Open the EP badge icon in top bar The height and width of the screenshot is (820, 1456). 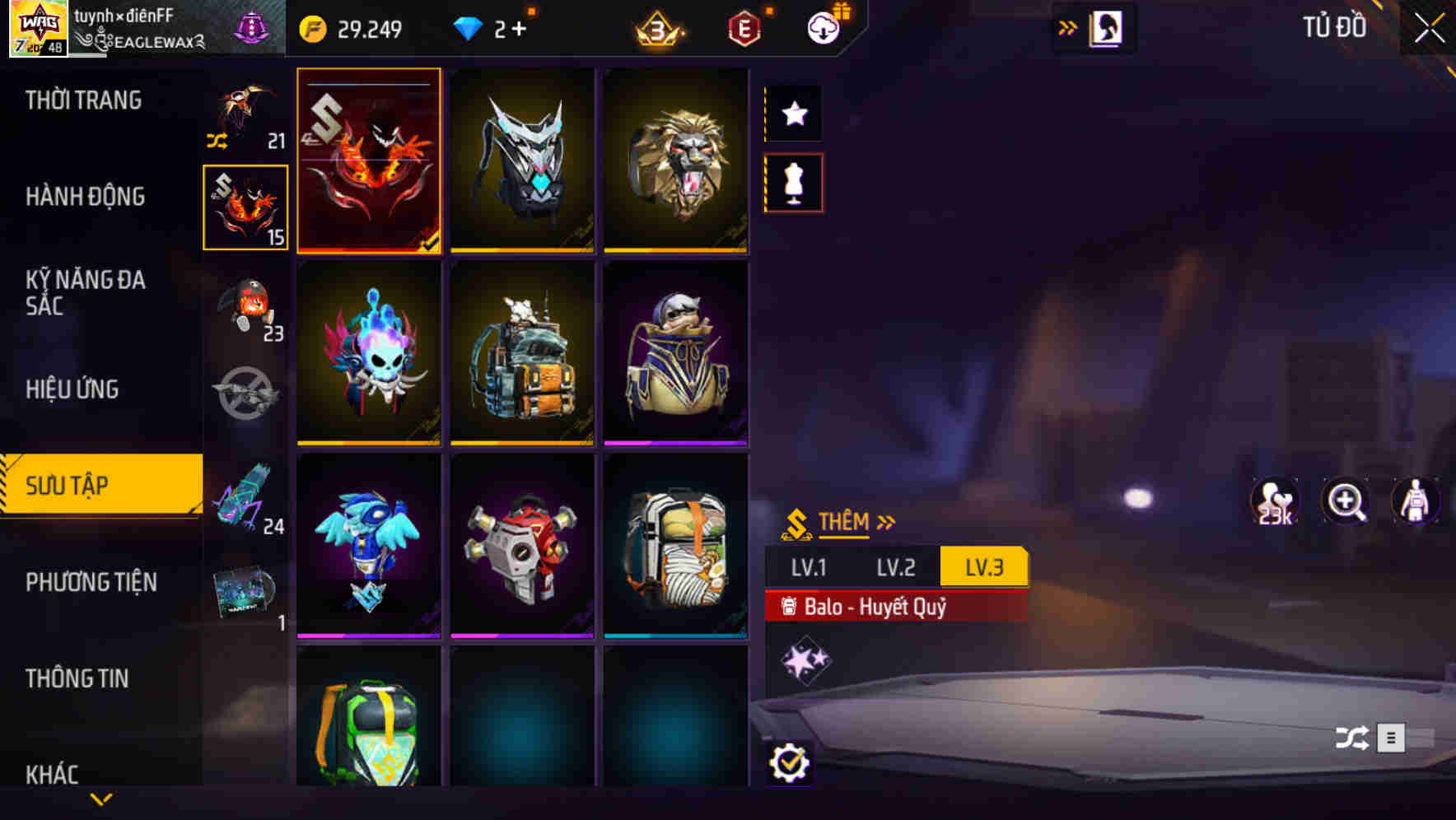744,28
